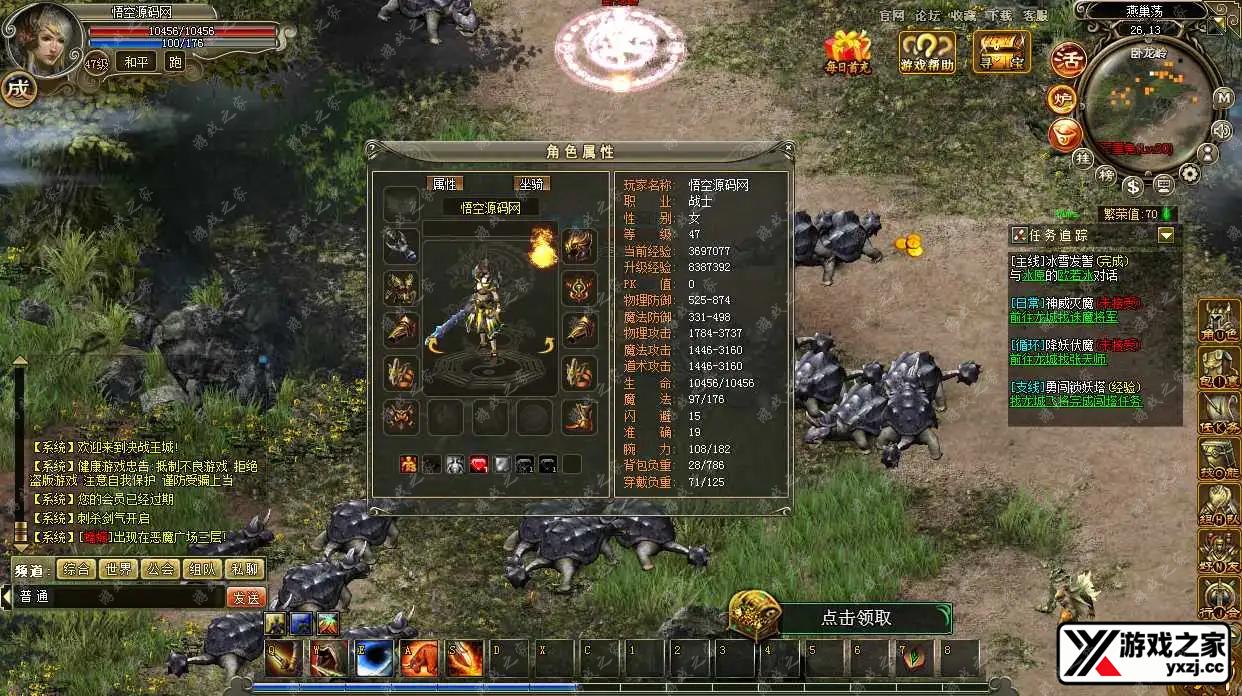
Task: Toggle the sound speaker icon by minimap
Action: [1221, 130]
